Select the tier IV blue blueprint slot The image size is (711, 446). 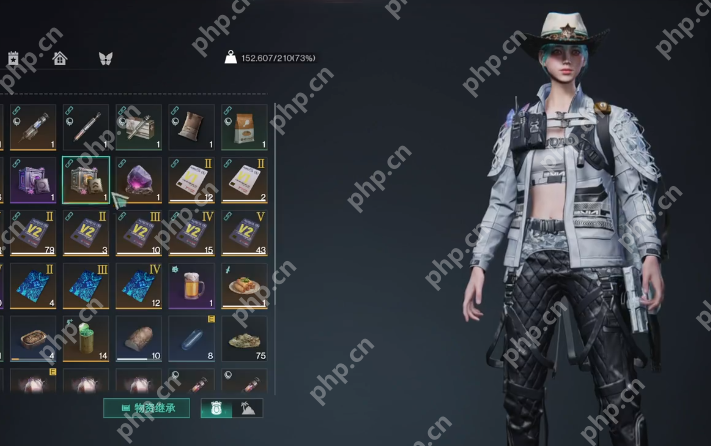(138, 285)
